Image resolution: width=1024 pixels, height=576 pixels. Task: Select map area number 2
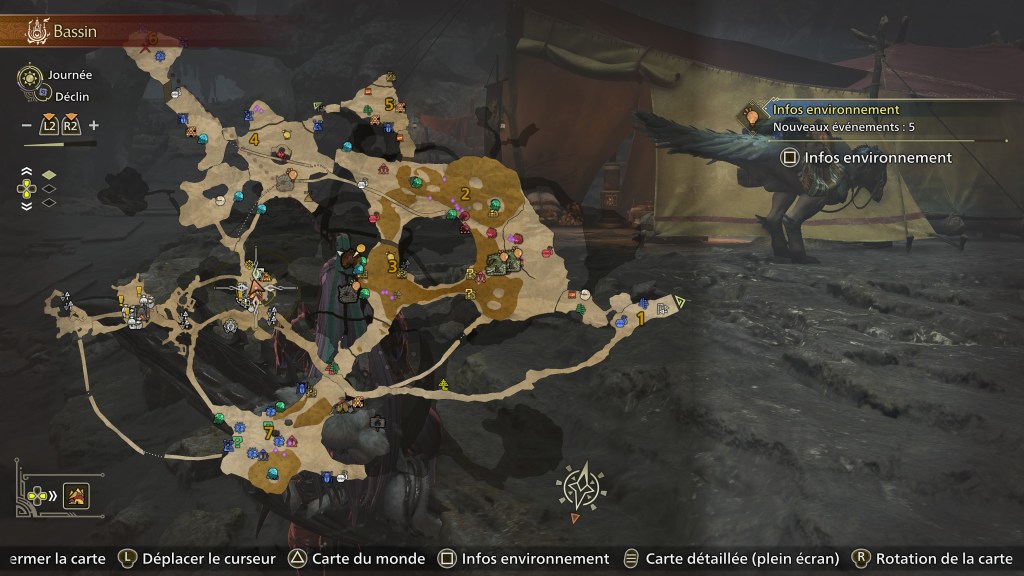tap(465, 193)
